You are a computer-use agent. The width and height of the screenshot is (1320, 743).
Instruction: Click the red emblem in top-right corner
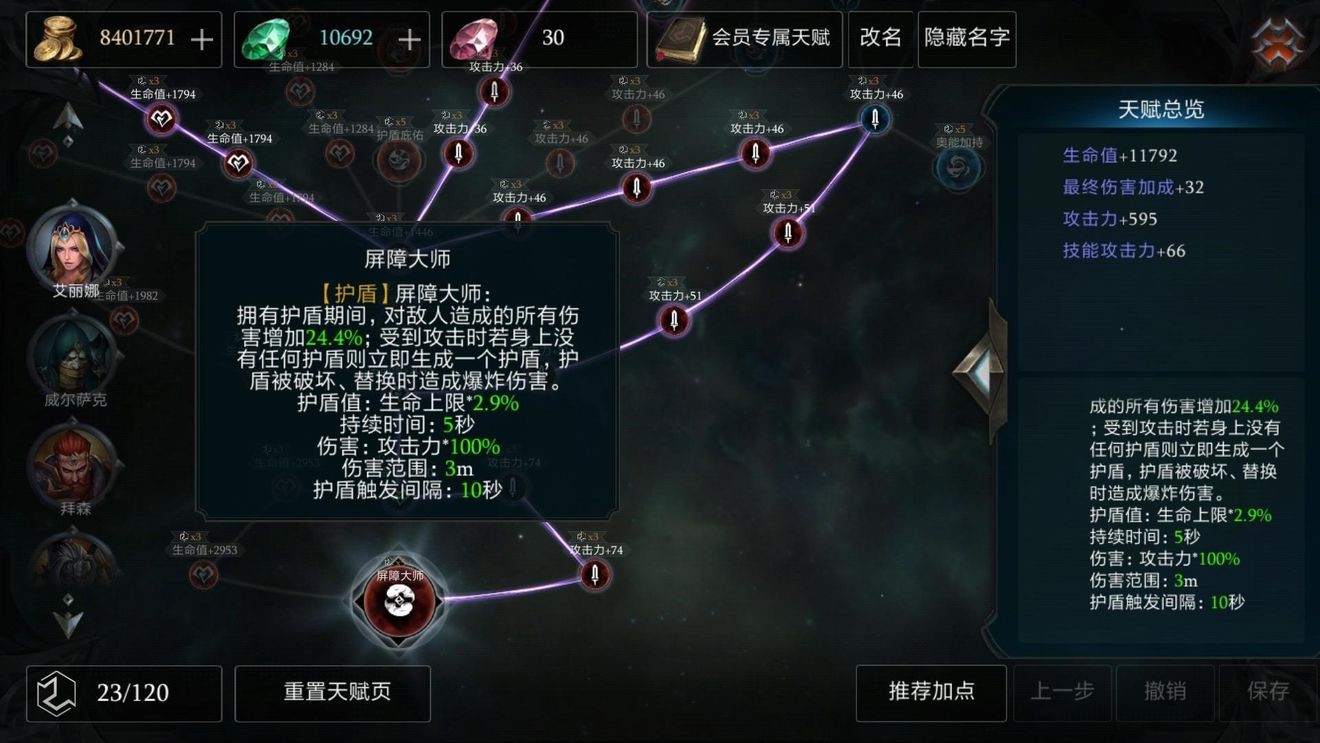[1275, 36]
